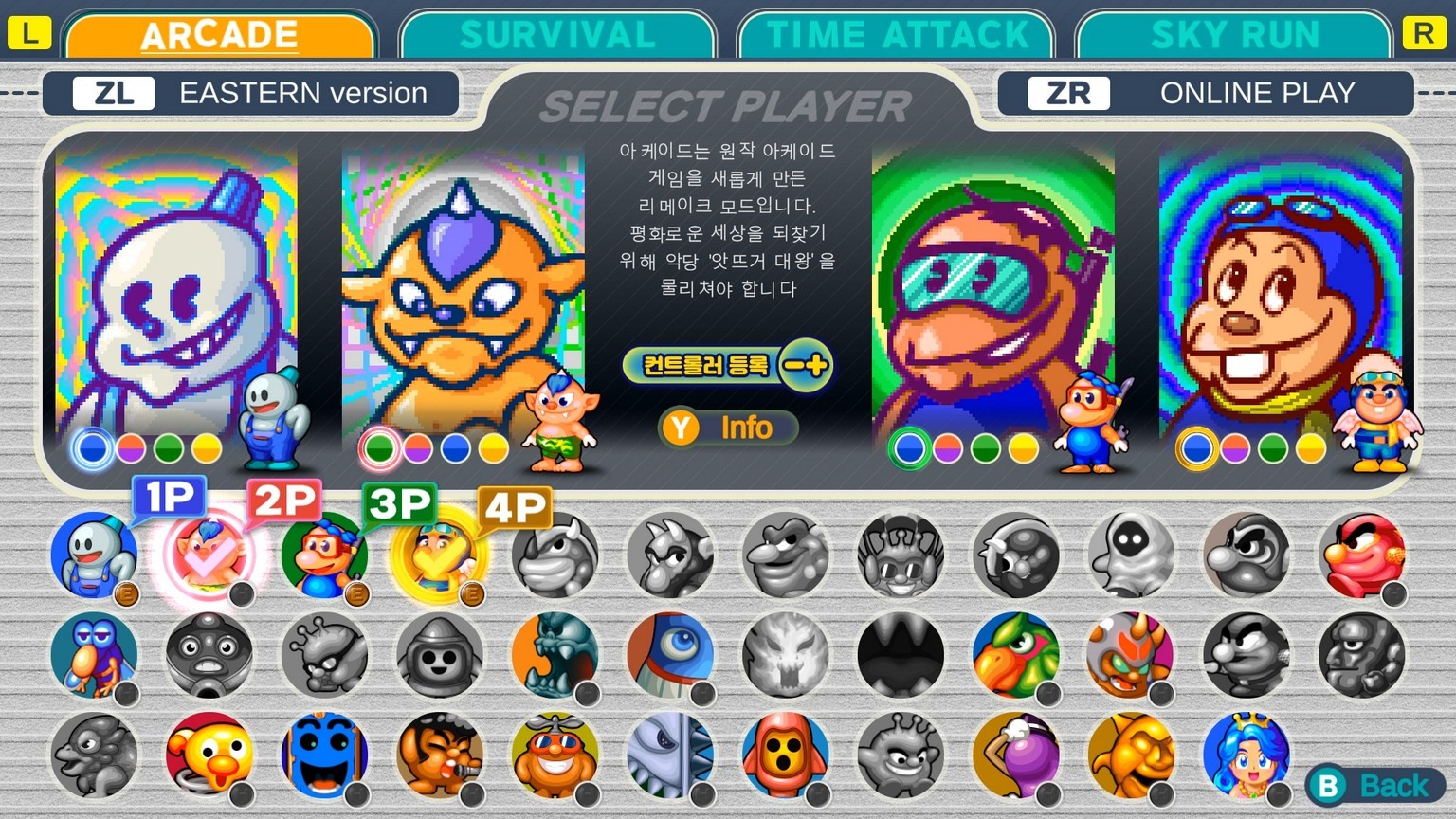Select the blue smiling face character icon

pos(324,754)
